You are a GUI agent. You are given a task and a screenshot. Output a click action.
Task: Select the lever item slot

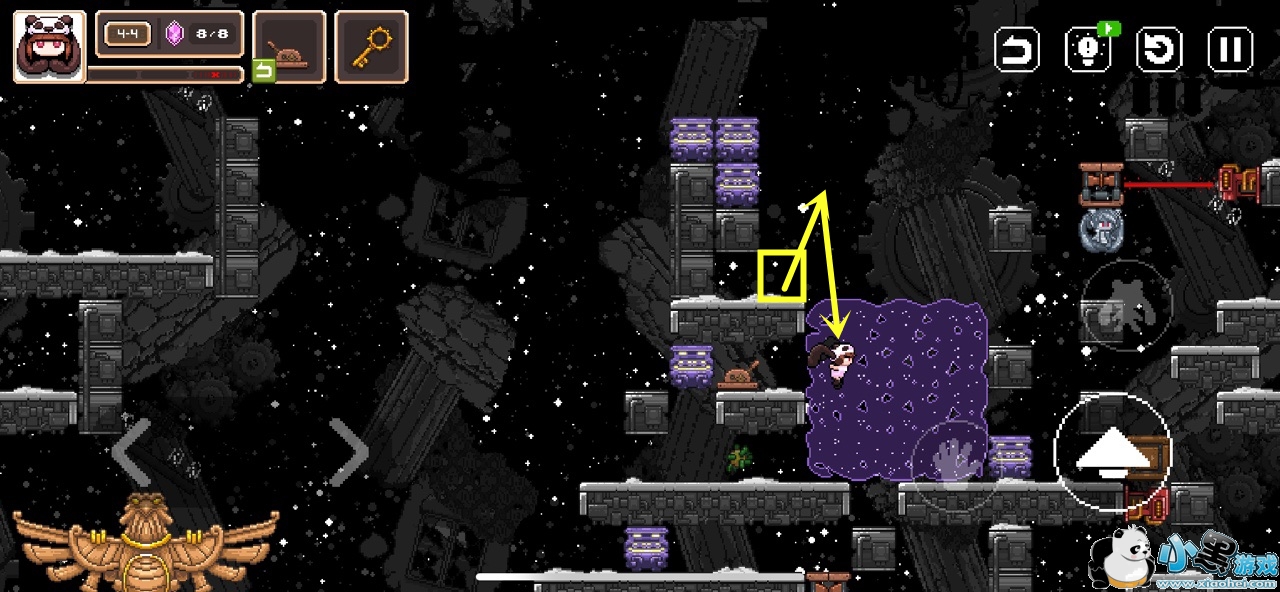[289, 46]
